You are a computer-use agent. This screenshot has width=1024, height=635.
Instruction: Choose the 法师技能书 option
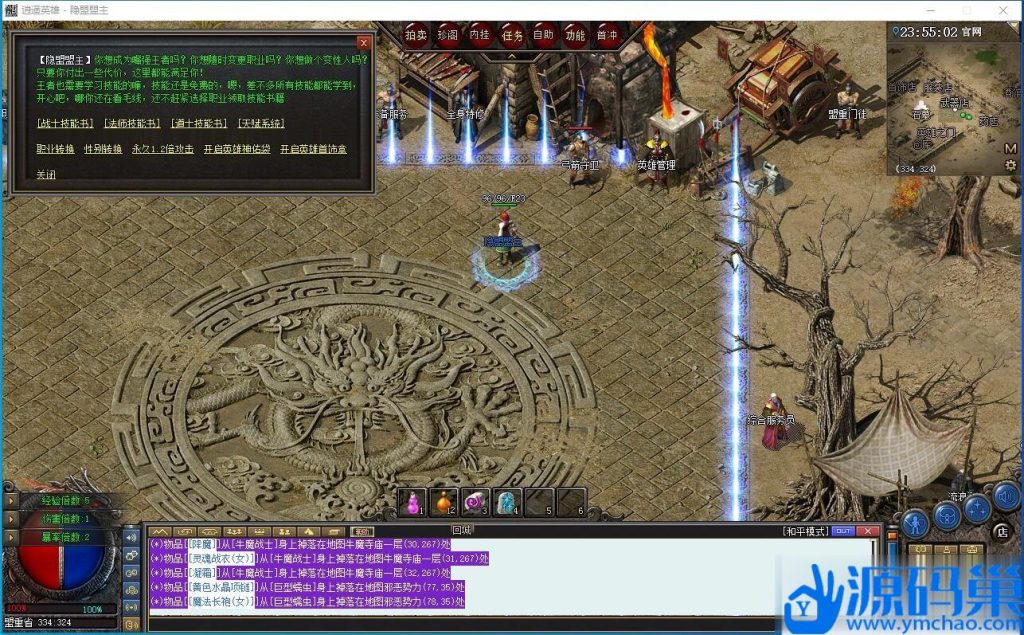[x=131, y=124]
